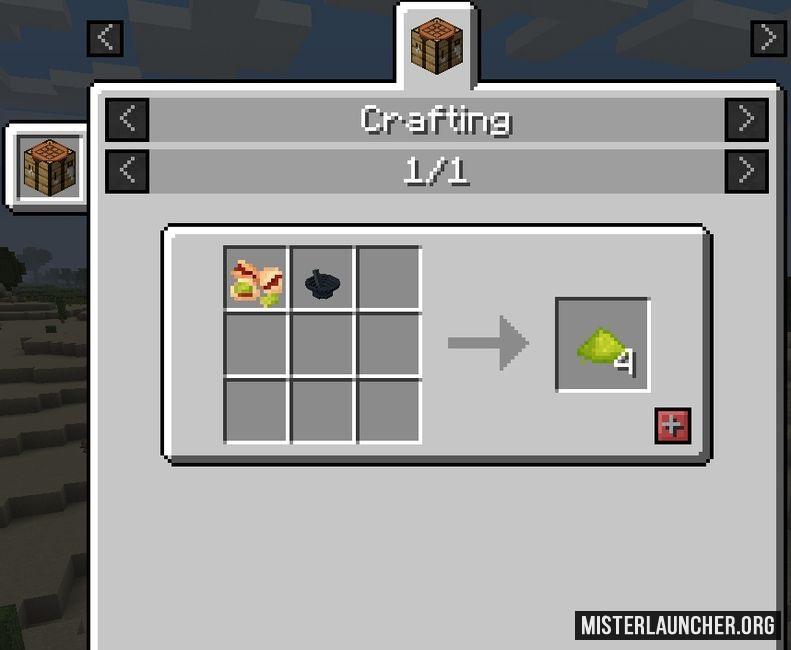Click the green powder output slot

click(x=603, y=345)
